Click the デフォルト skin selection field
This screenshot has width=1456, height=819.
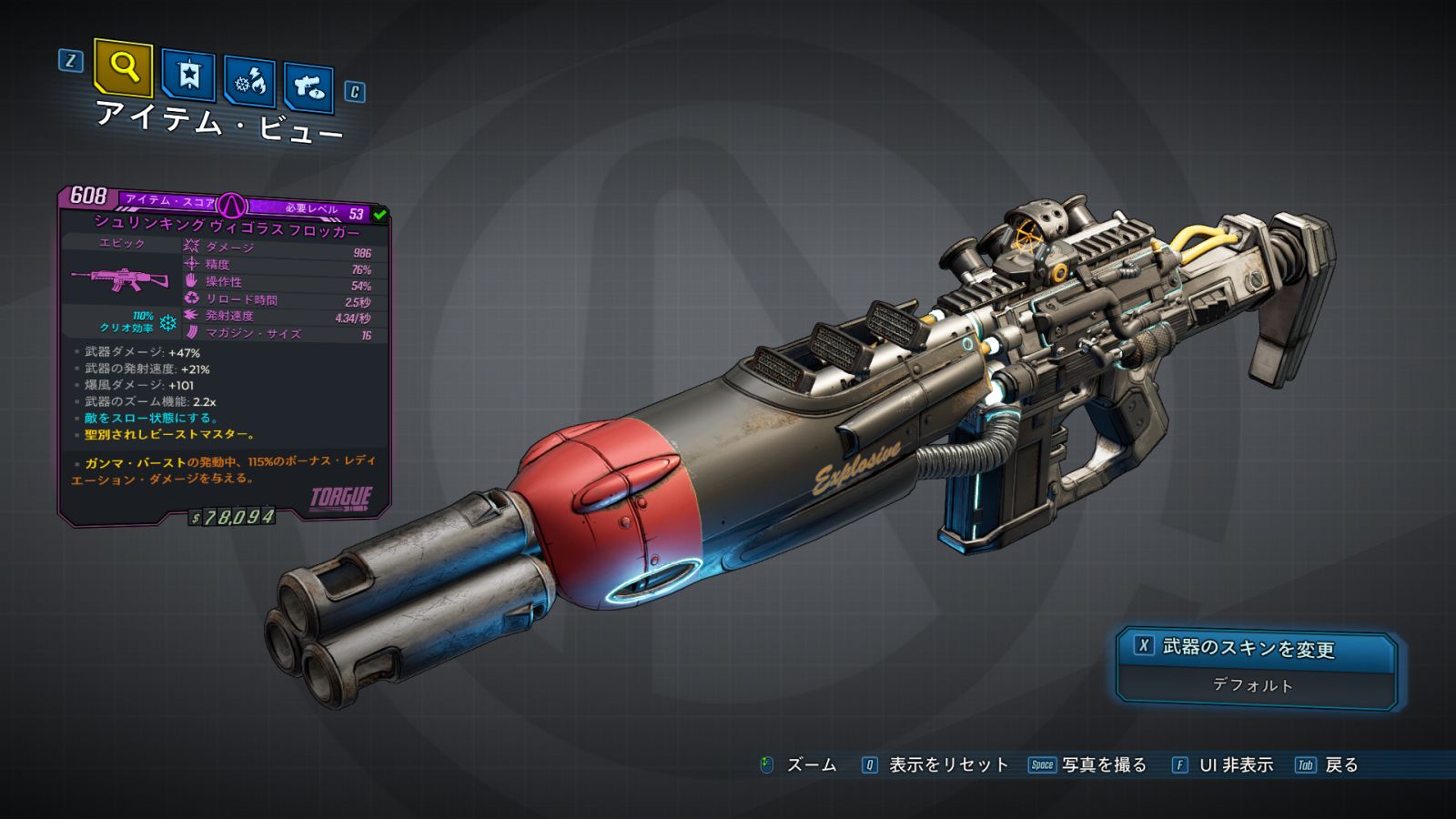(1254, 685)
